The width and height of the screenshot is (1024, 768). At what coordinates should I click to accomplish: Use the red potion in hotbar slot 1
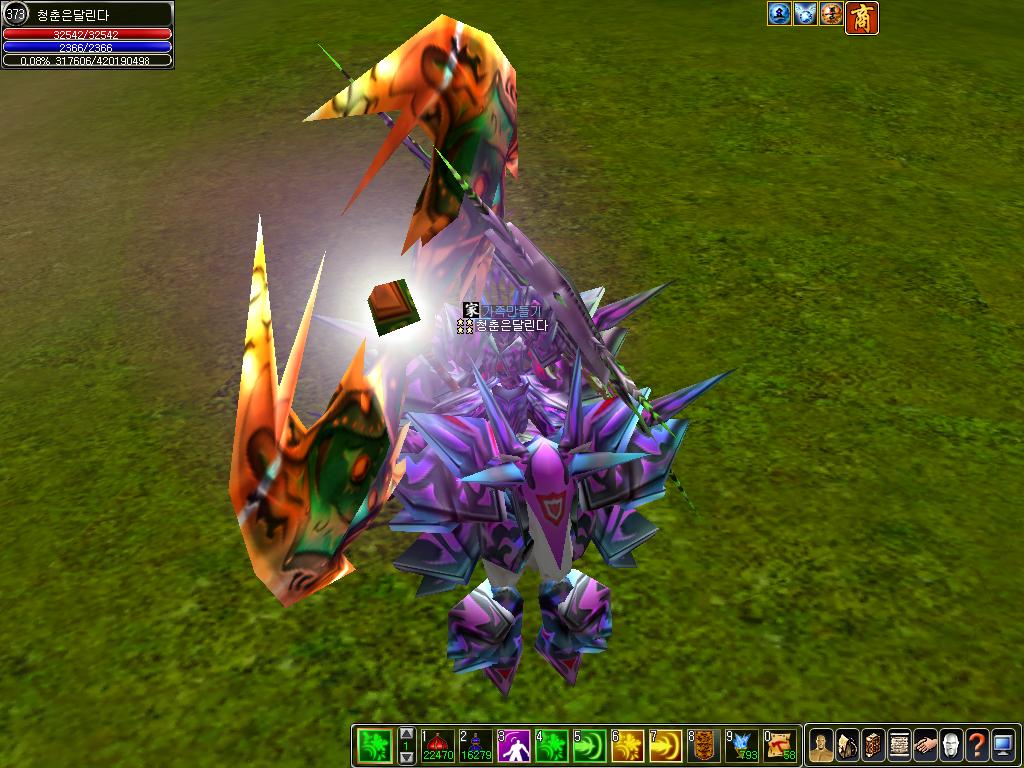tap(437, 745)
